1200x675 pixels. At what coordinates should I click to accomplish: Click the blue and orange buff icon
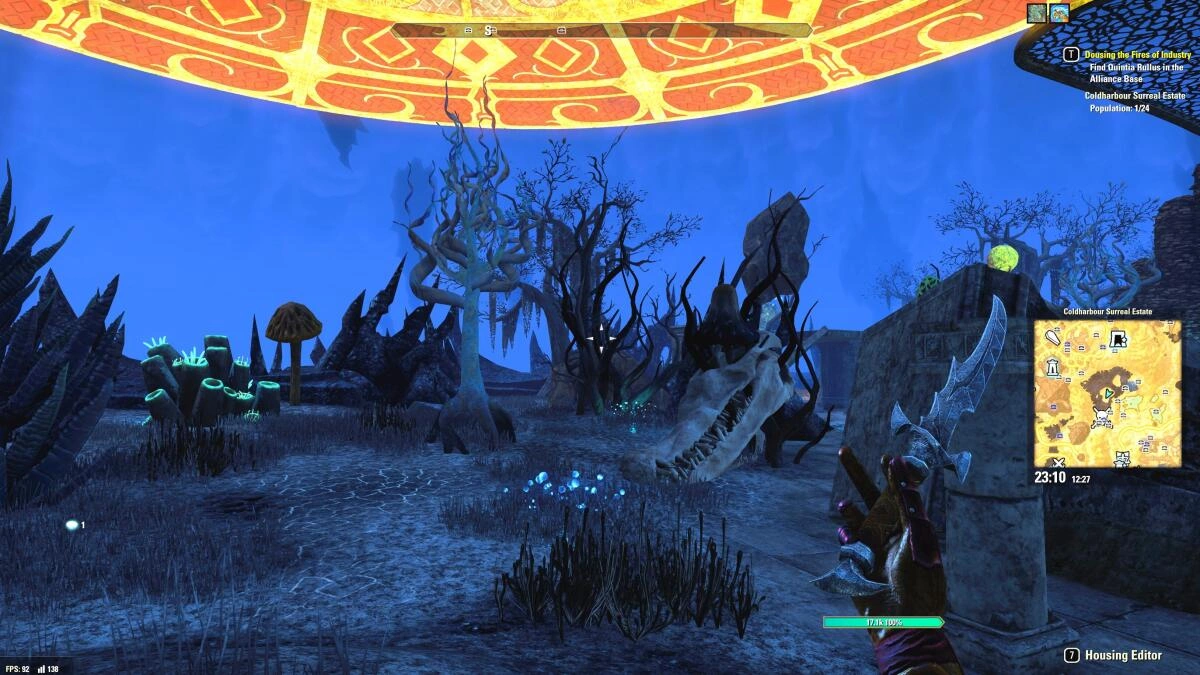(x=1060, y=13)
